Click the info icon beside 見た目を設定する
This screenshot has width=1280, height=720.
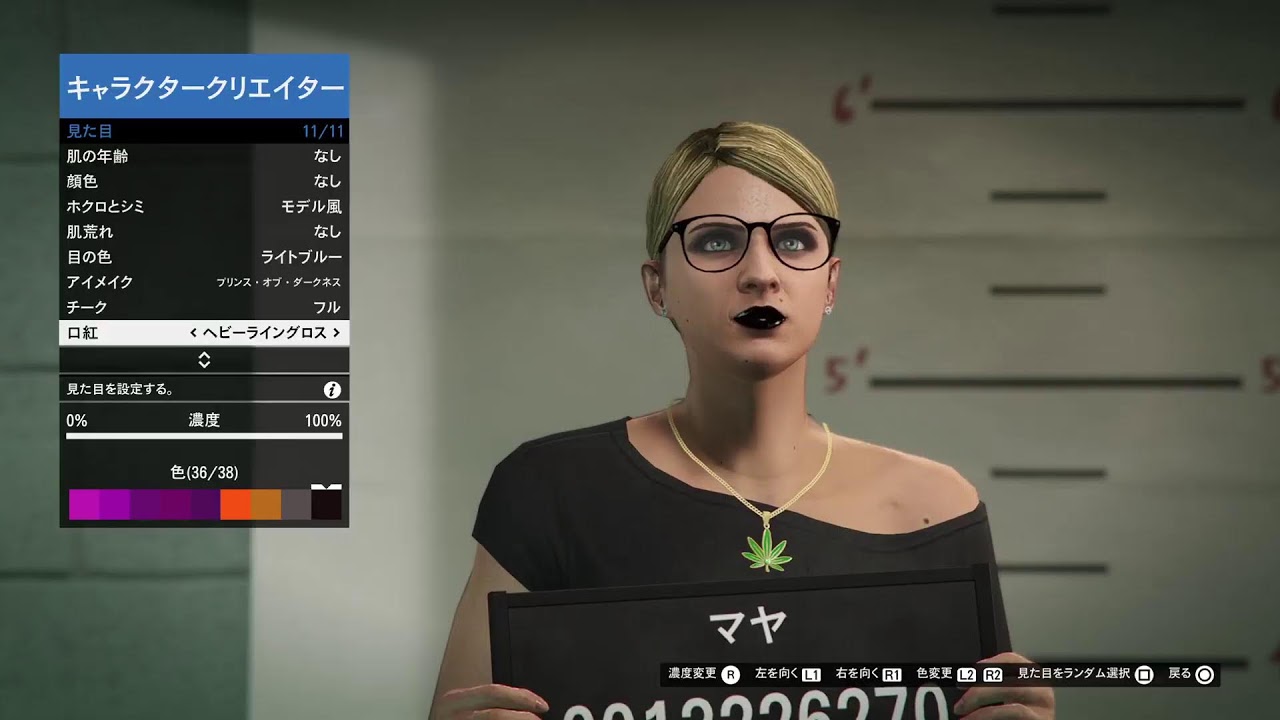pos(332,390)
